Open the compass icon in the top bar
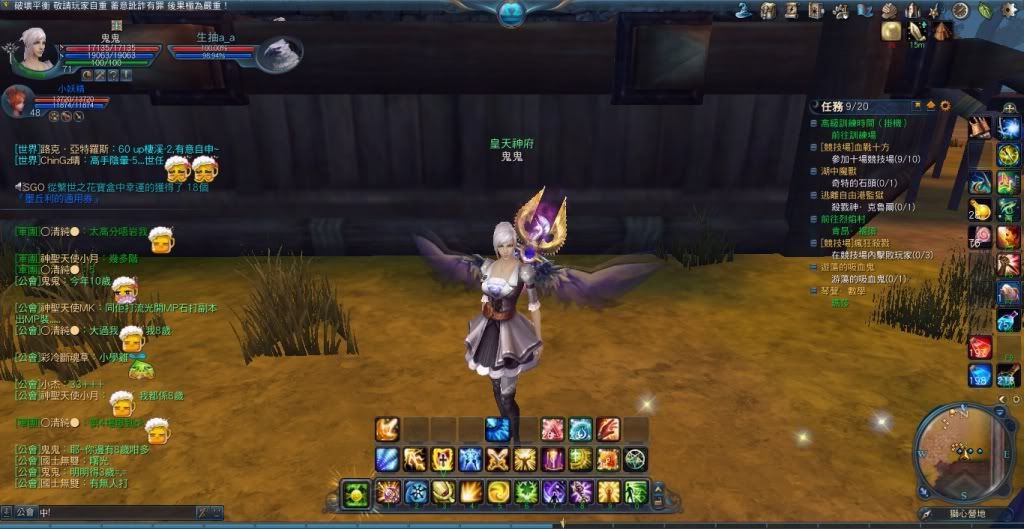Screen dimensions: 1024x529 960,10
